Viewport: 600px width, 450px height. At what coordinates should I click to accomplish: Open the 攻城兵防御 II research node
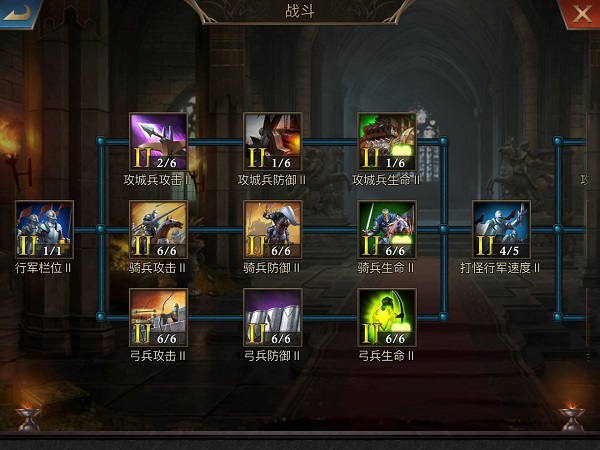click(273, 142)
